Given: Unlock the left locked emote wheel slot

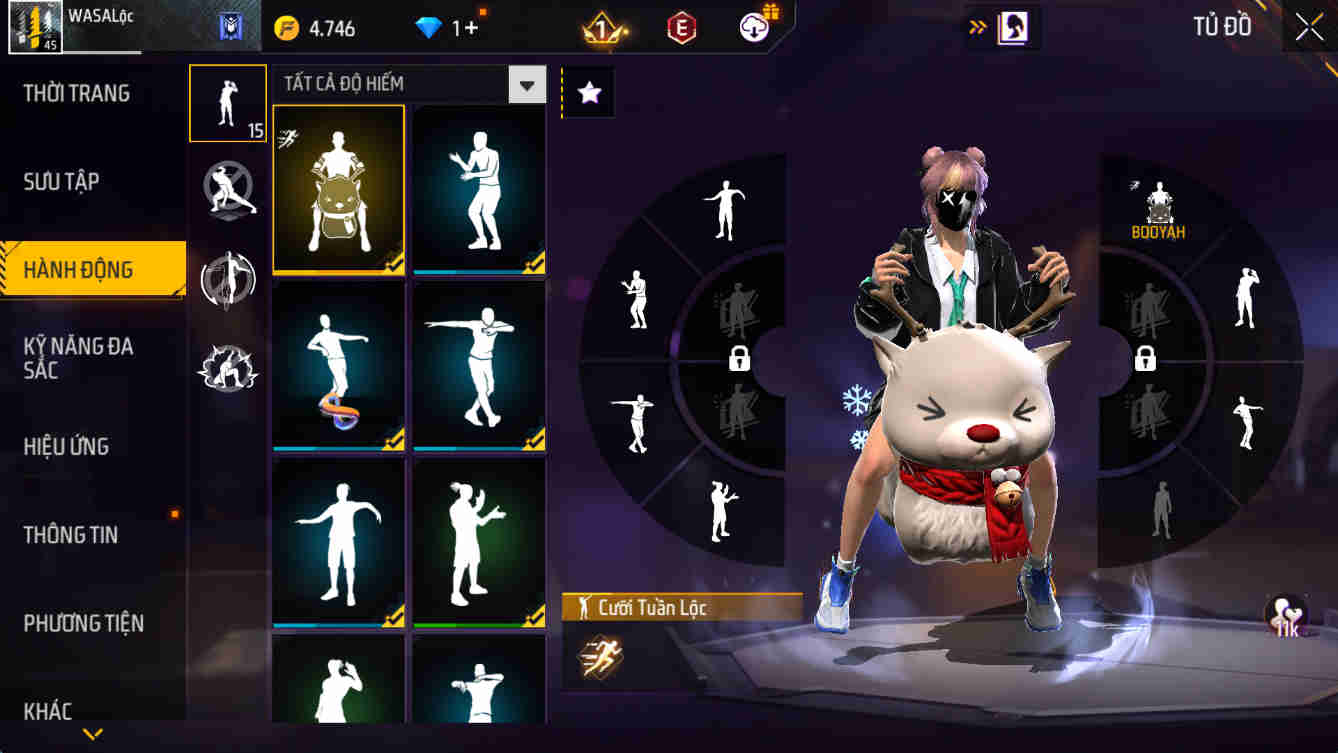Looking at the screenshot, I should pyautogui.click(x=738, y=360).
